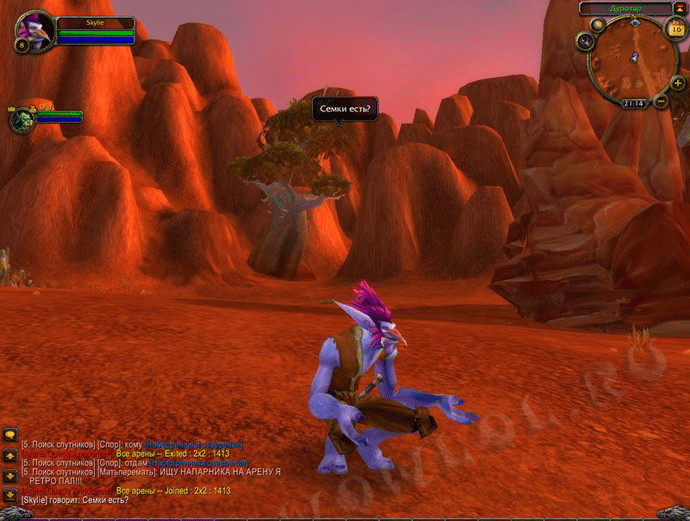690x521 pixels.
Task: Jump chat to bottom with lowest arrow button
Action: [x=10, y=493]
